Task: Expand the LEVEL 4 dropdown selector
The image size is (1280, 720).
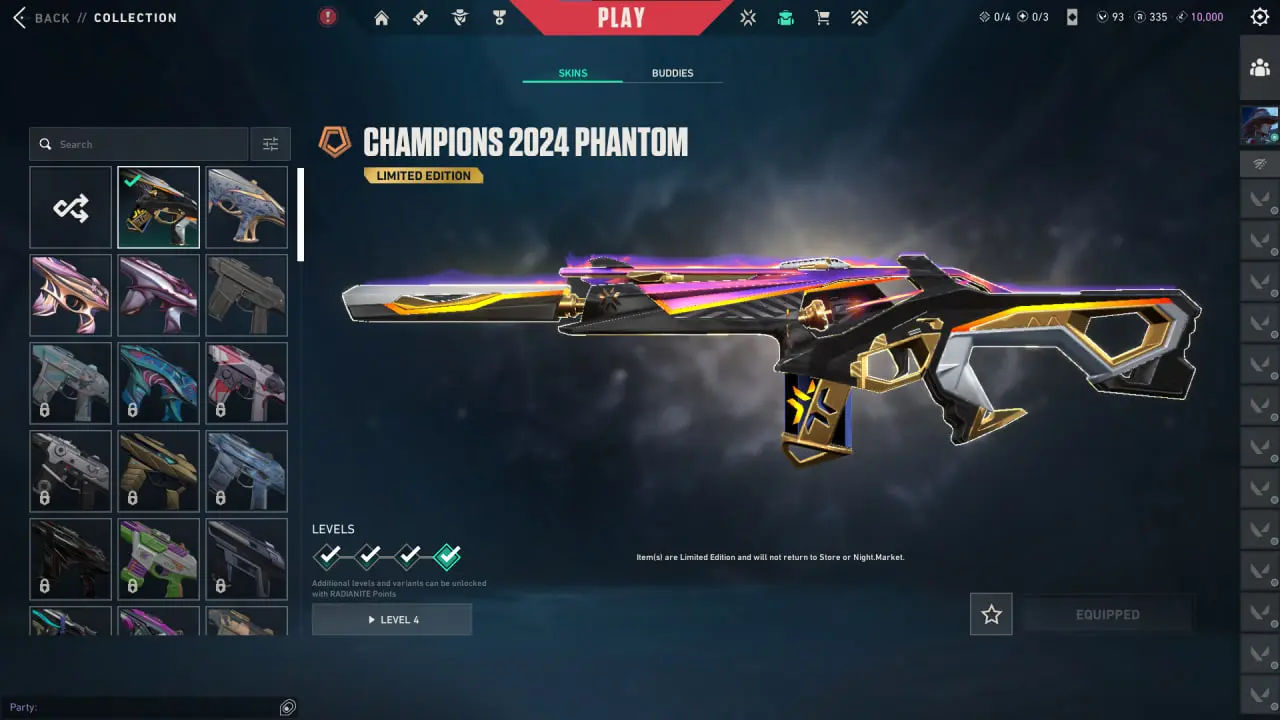Action: (x=391, y=619)
